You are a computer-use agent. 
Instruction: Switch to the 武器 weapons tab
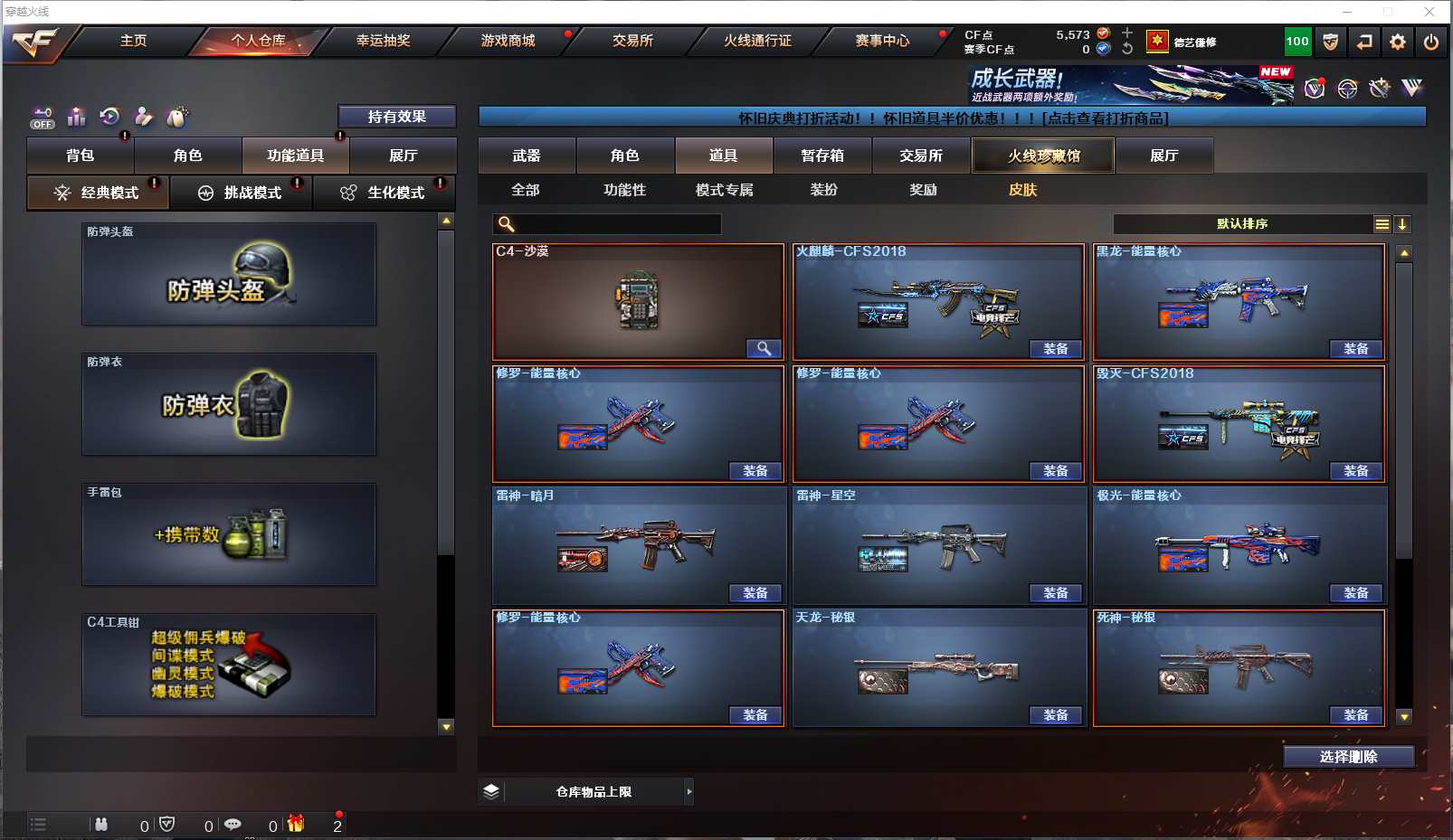pyautogui.click(x=527, y=156)
